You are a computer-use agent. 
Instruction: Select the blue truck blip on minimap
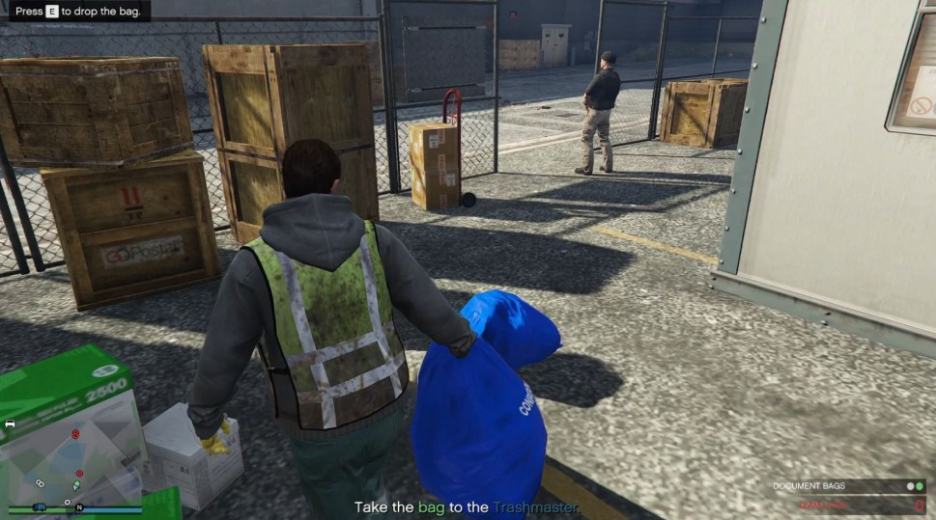click(x=38, y=507)
